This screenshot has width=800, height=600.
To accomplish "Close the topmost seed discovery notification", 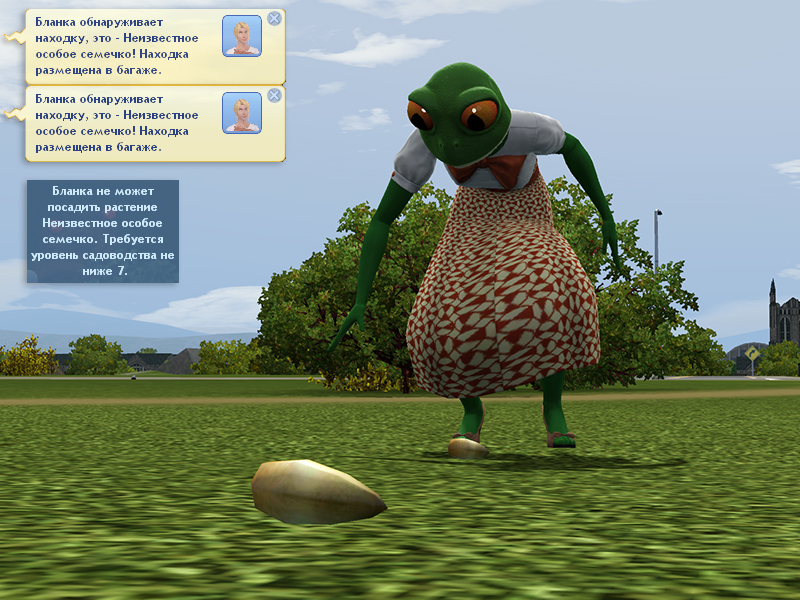I will pos(275,18).
